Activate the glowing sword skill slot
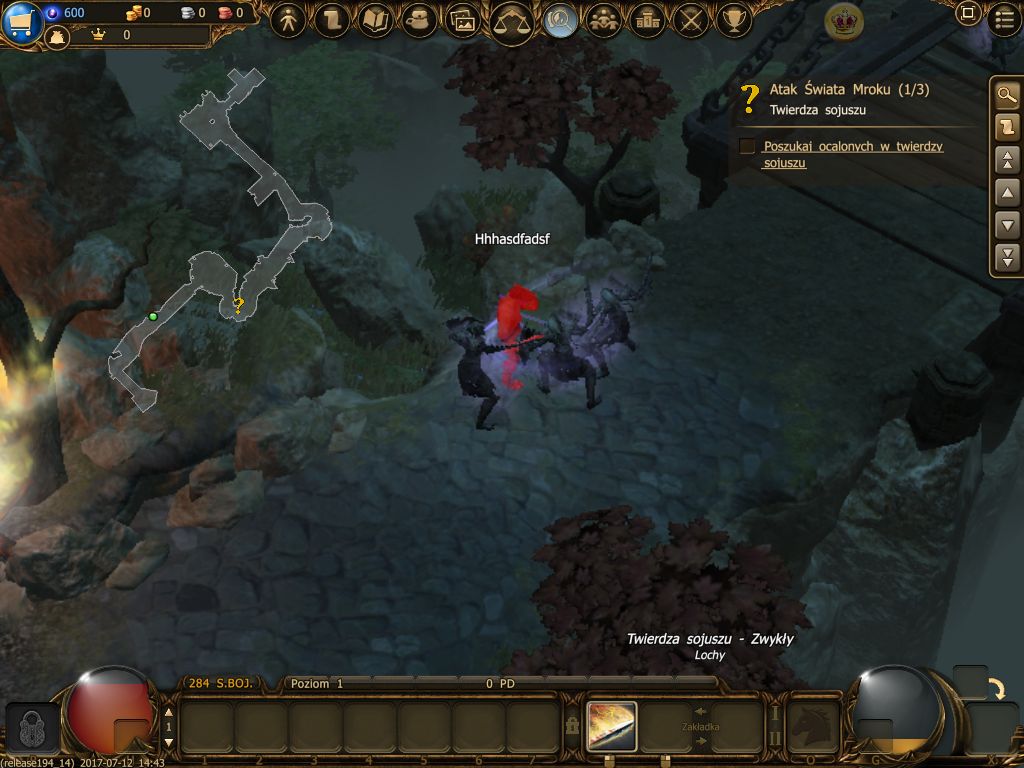The image size is (1024, 768). click(612, 726)
